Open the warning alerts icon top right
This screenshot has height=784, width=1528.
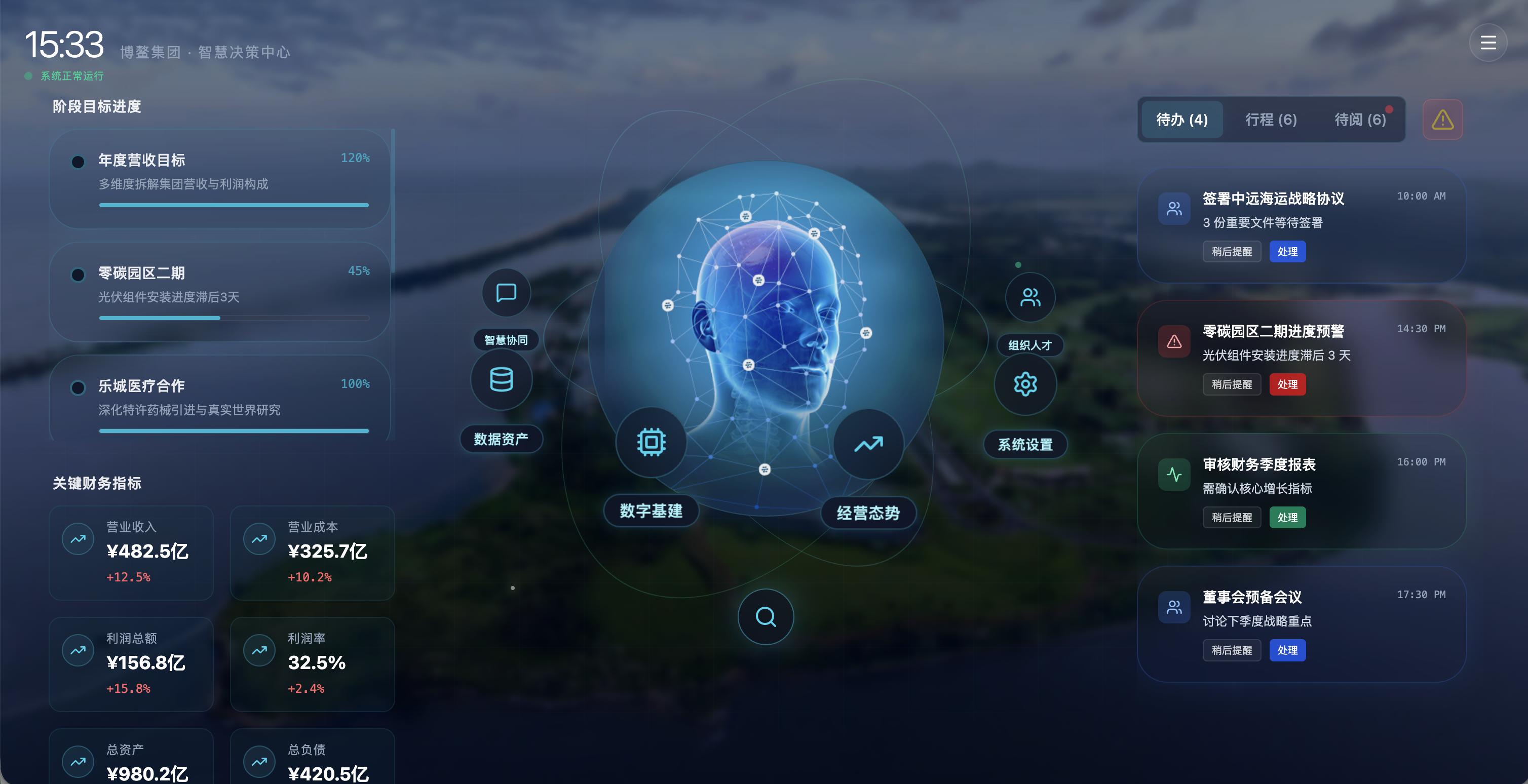1442,119
